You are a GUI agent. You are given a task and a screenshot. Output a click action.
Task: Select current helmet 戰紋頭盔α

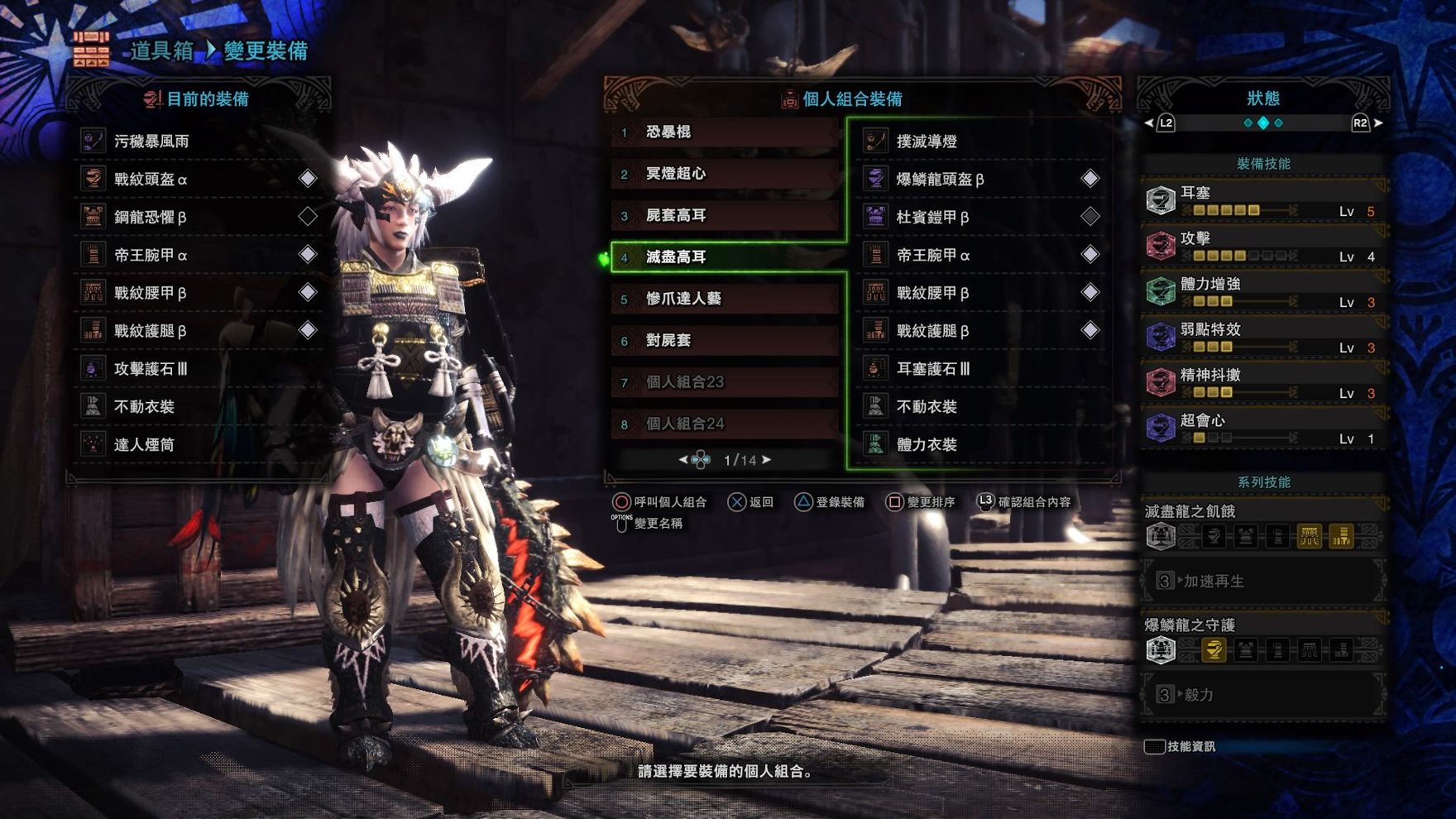[x=199, y=179]
